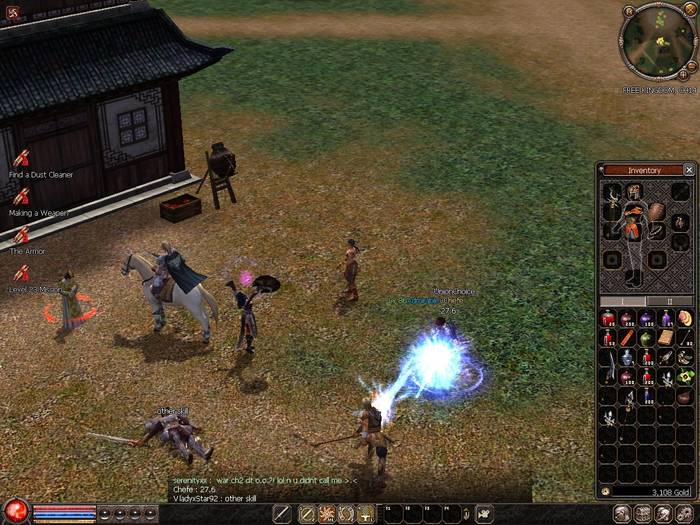
Task: Close the Inventory window
Action: click(689, 170)
